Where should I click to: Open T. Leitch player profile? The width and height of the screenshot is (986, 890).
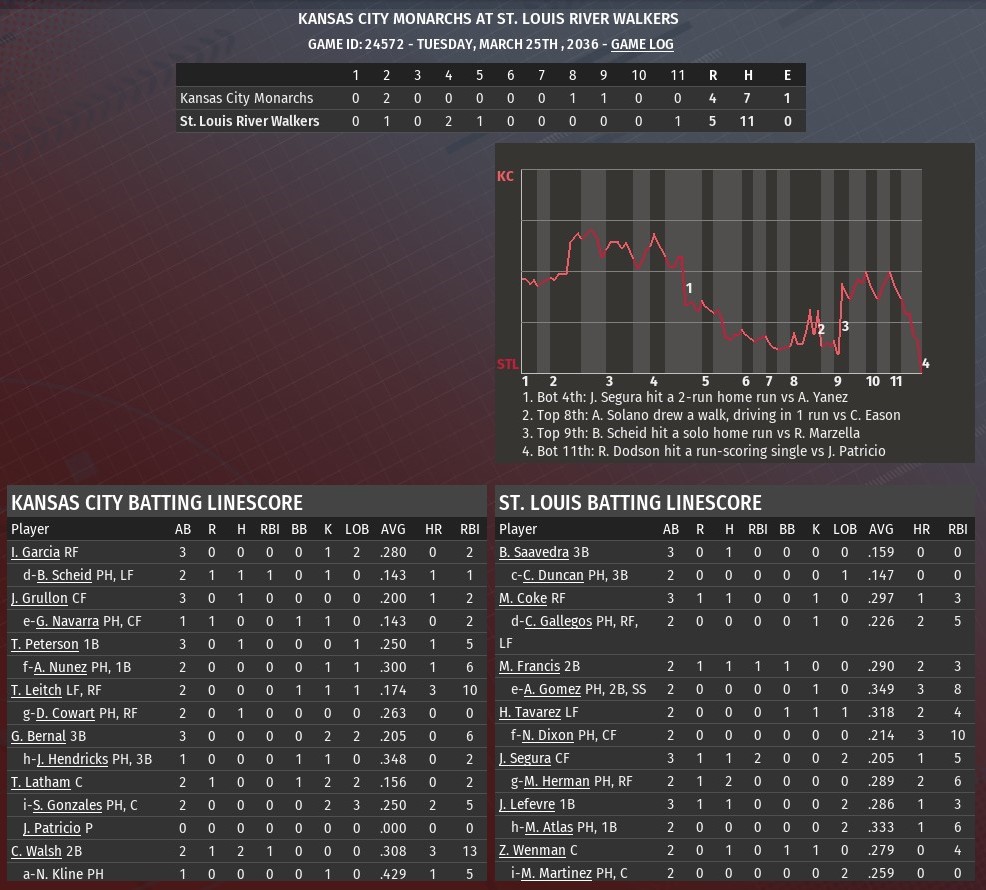click(39, 690)
